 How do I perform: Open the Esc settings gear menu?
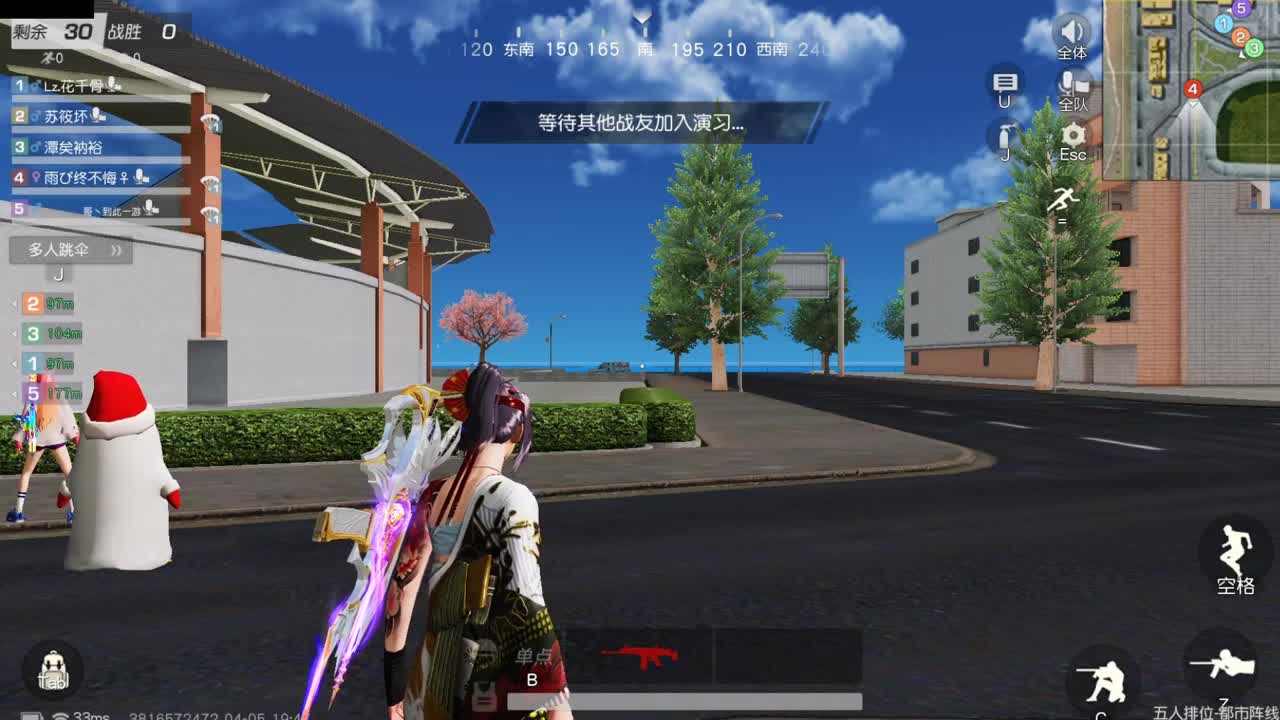[1072, 134]
